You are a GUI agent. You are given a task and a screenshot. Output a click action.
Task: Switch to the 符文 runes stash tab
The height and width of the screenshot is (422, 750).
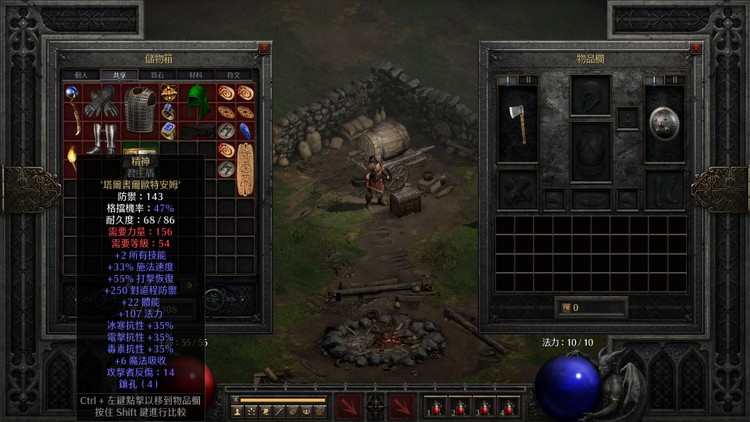click(233, 74)
